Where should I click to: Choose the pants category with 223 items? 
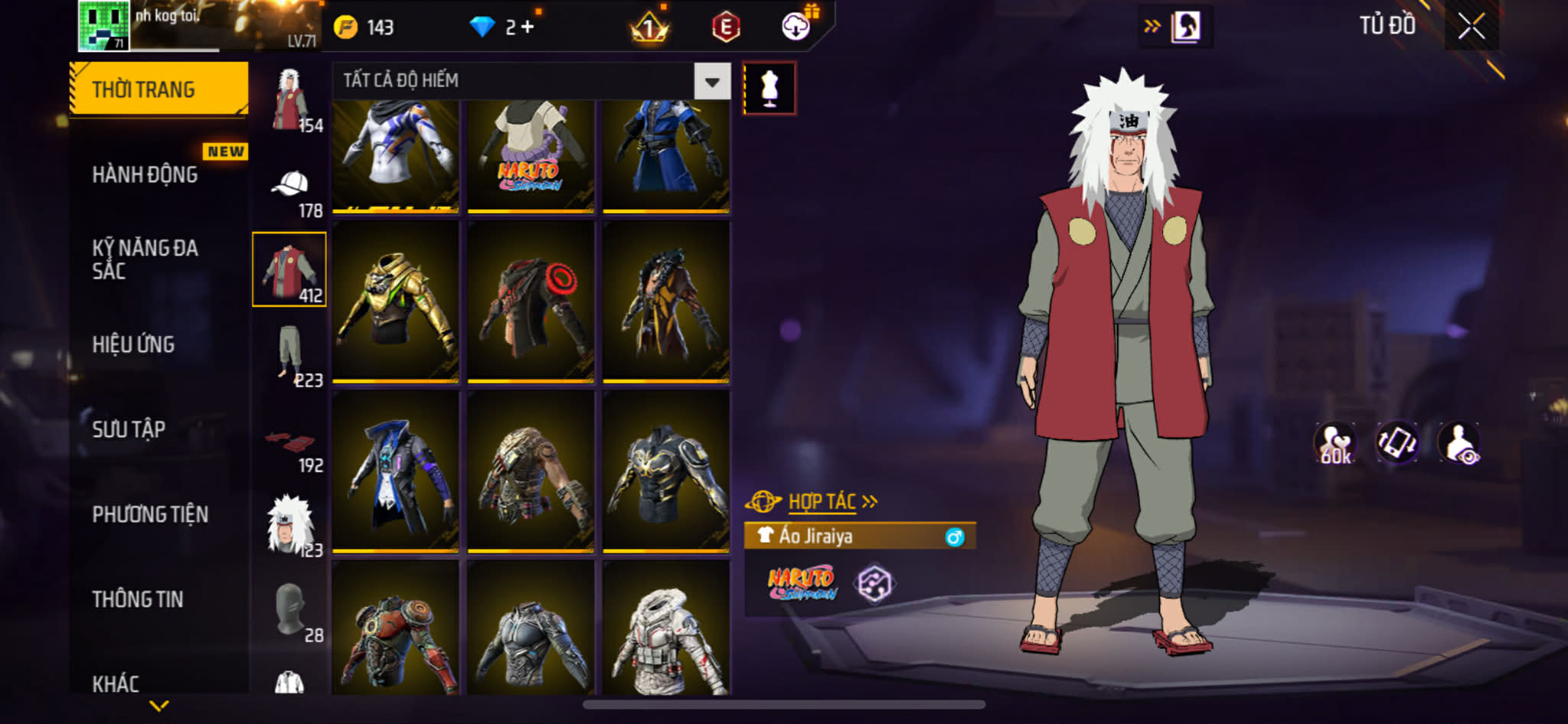pos(289,355)
